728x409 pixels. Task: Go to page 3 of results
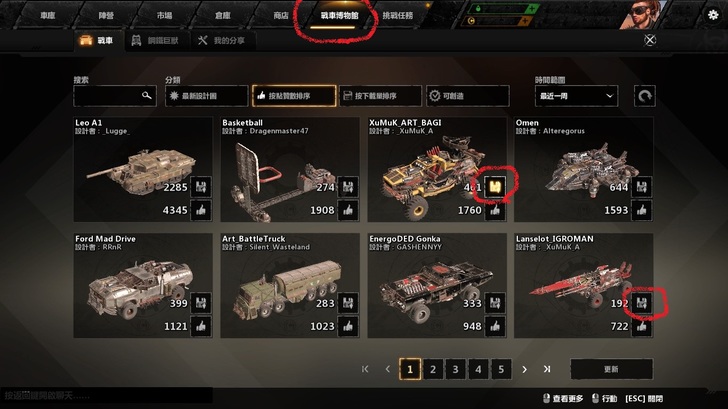click(x=455, y=369)
